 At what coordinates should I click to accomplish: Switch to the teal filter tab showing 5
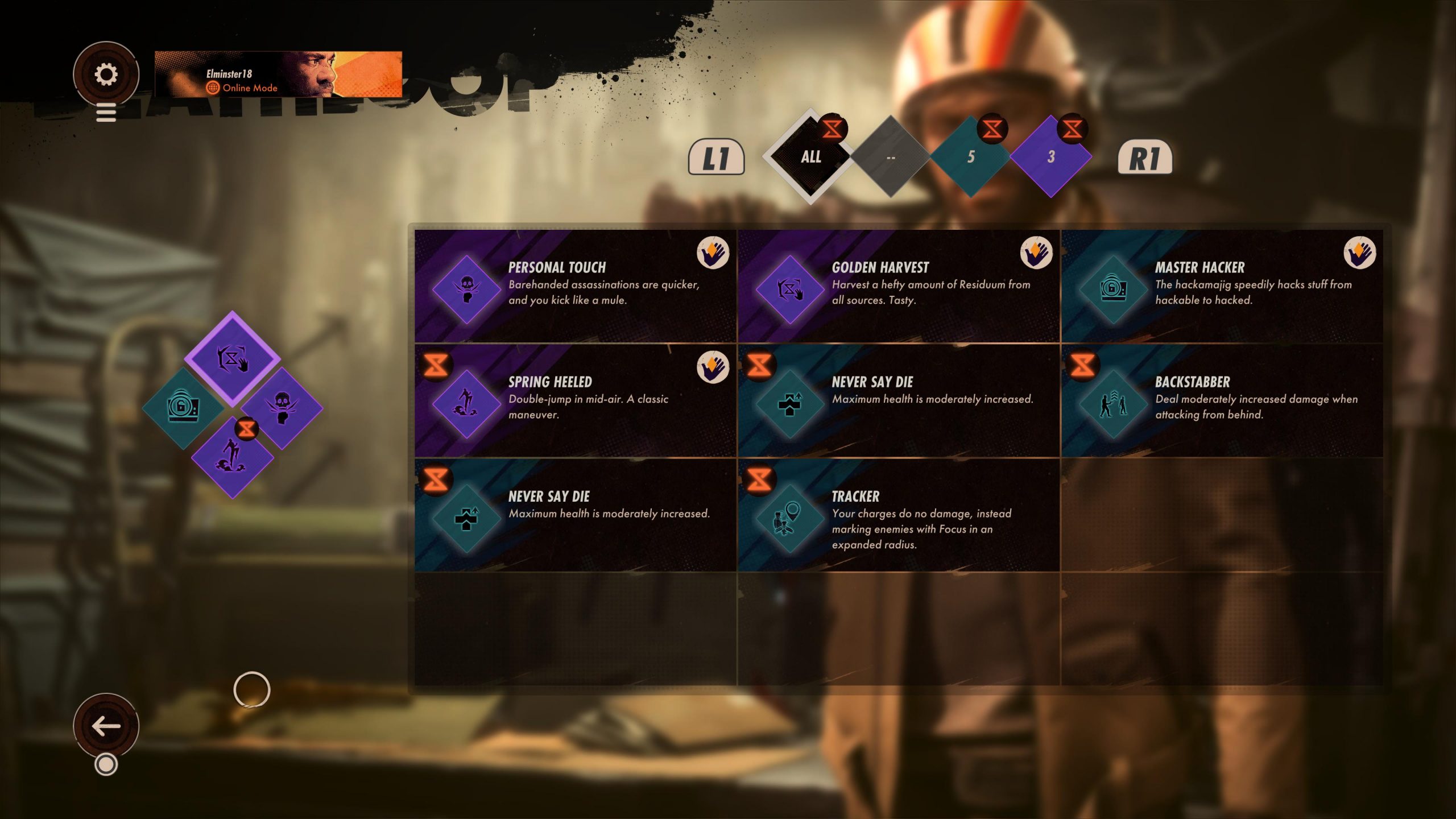coord(971,157)
